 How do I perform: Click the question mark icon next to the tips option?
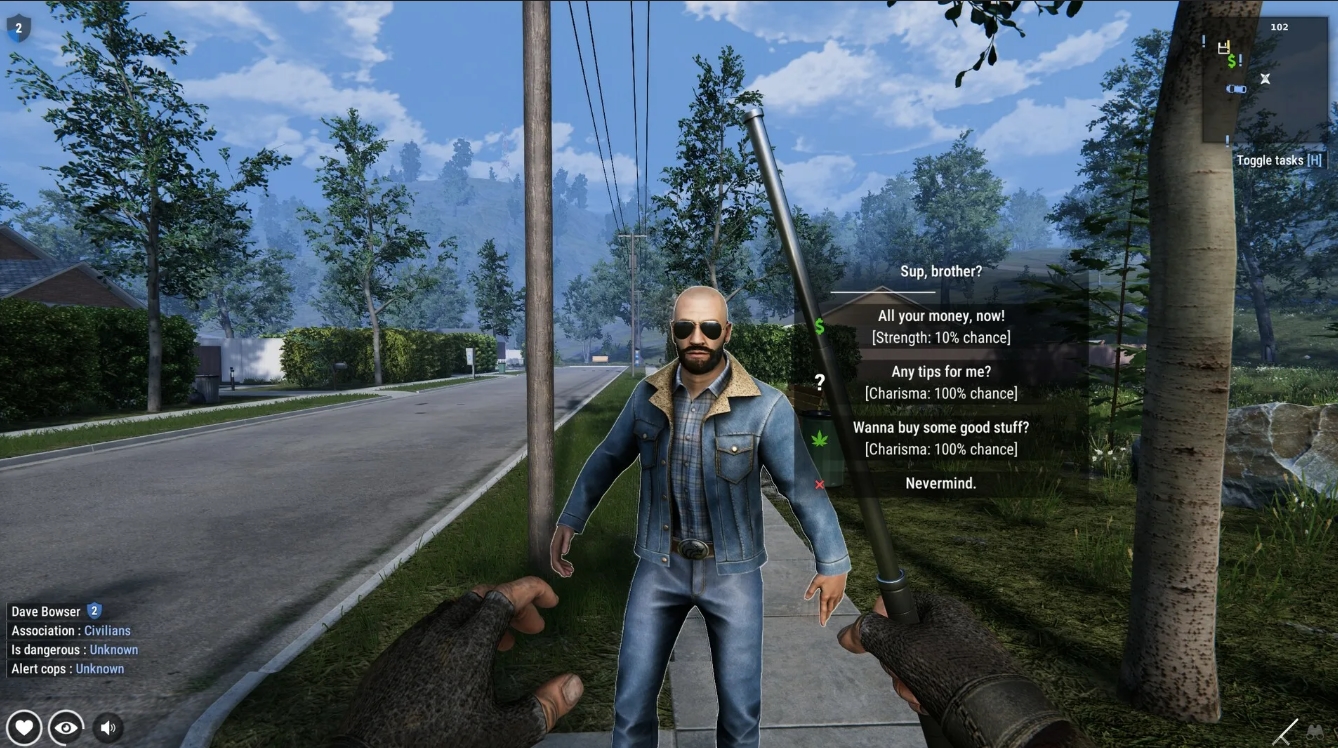point(821,381)
